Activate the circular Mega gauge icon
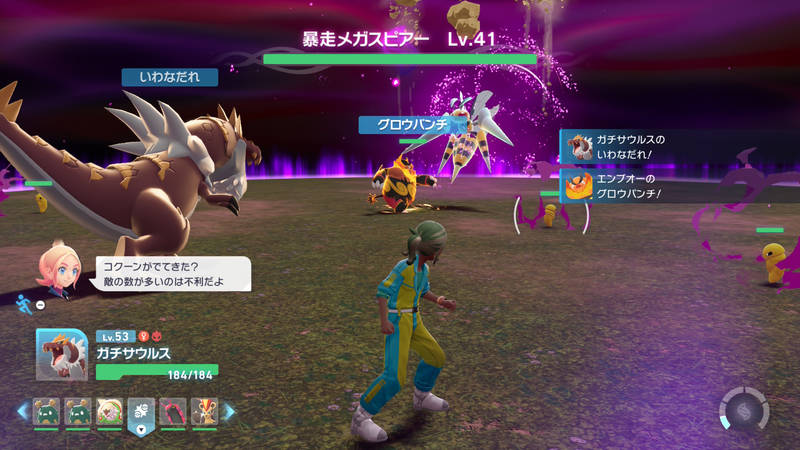800x450 pixels. click(744, 411)
